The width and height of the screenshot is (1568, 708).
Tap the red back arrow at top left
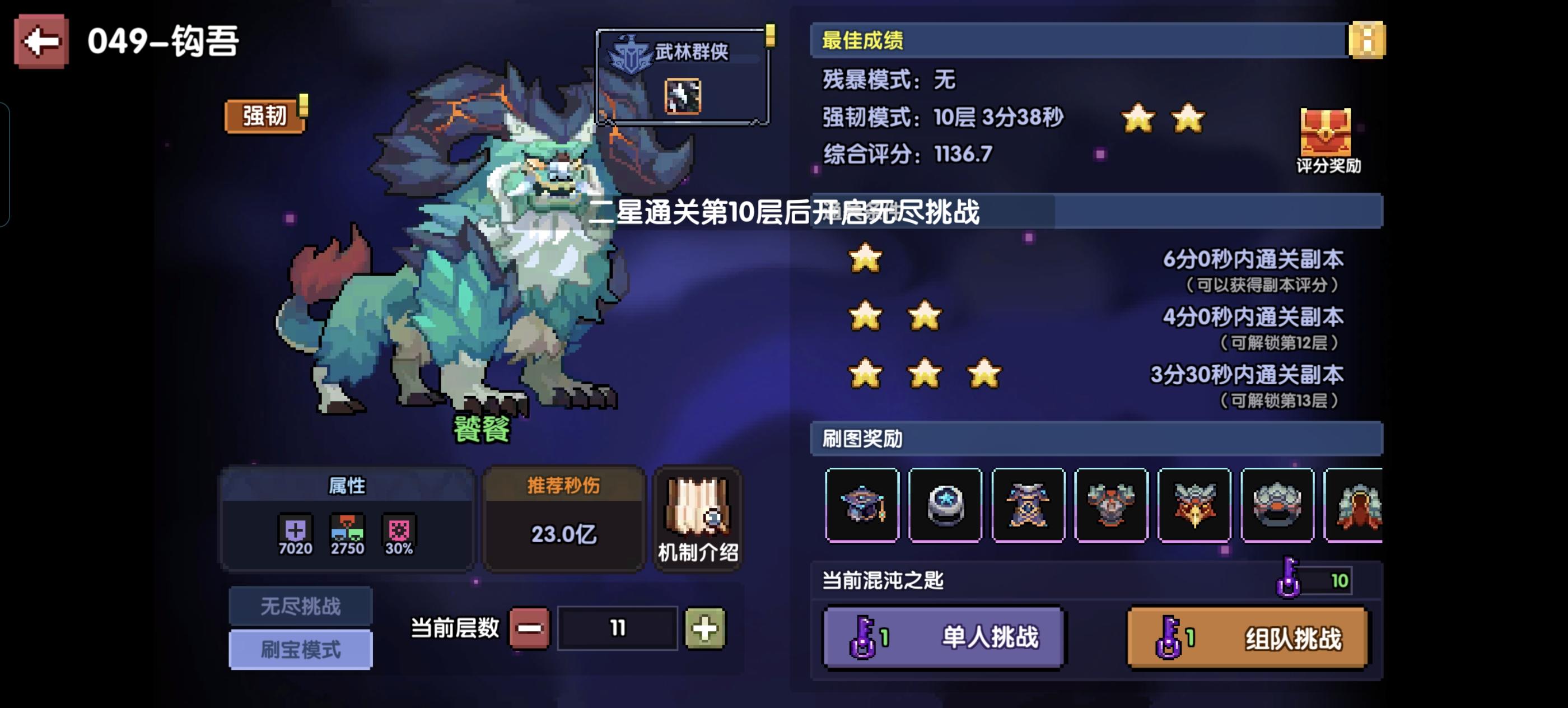(41, 41)
